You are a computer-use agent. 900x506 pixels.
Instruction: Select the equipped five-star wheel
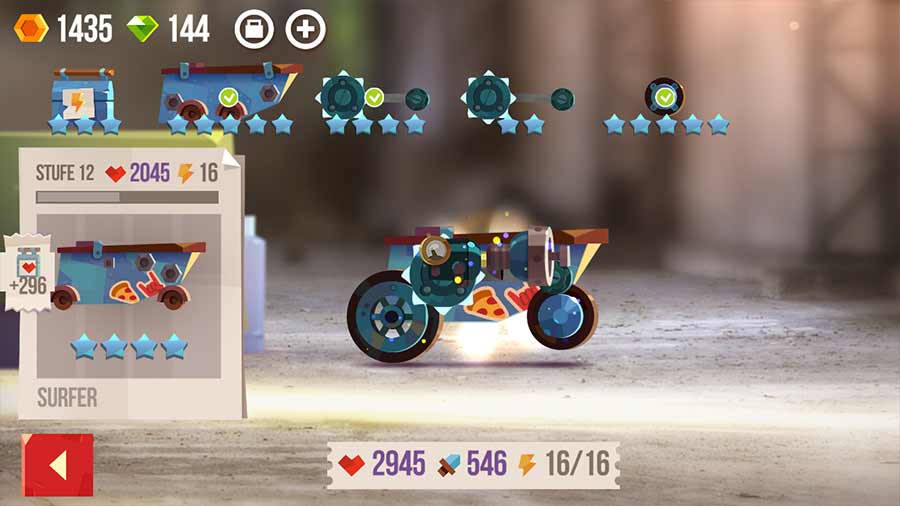[x=664, y=97]
